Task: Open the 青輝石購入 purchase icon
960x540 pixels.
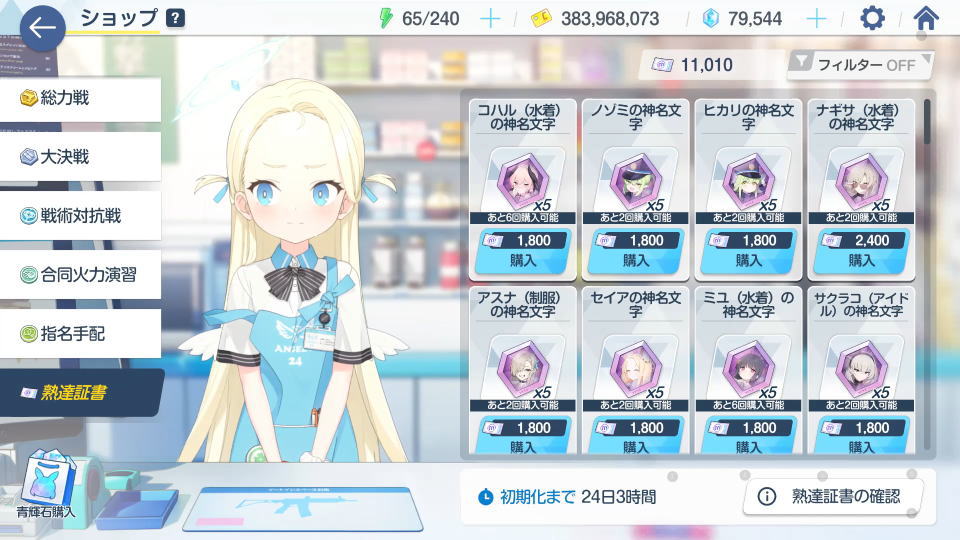Action: tap(44, 484)
